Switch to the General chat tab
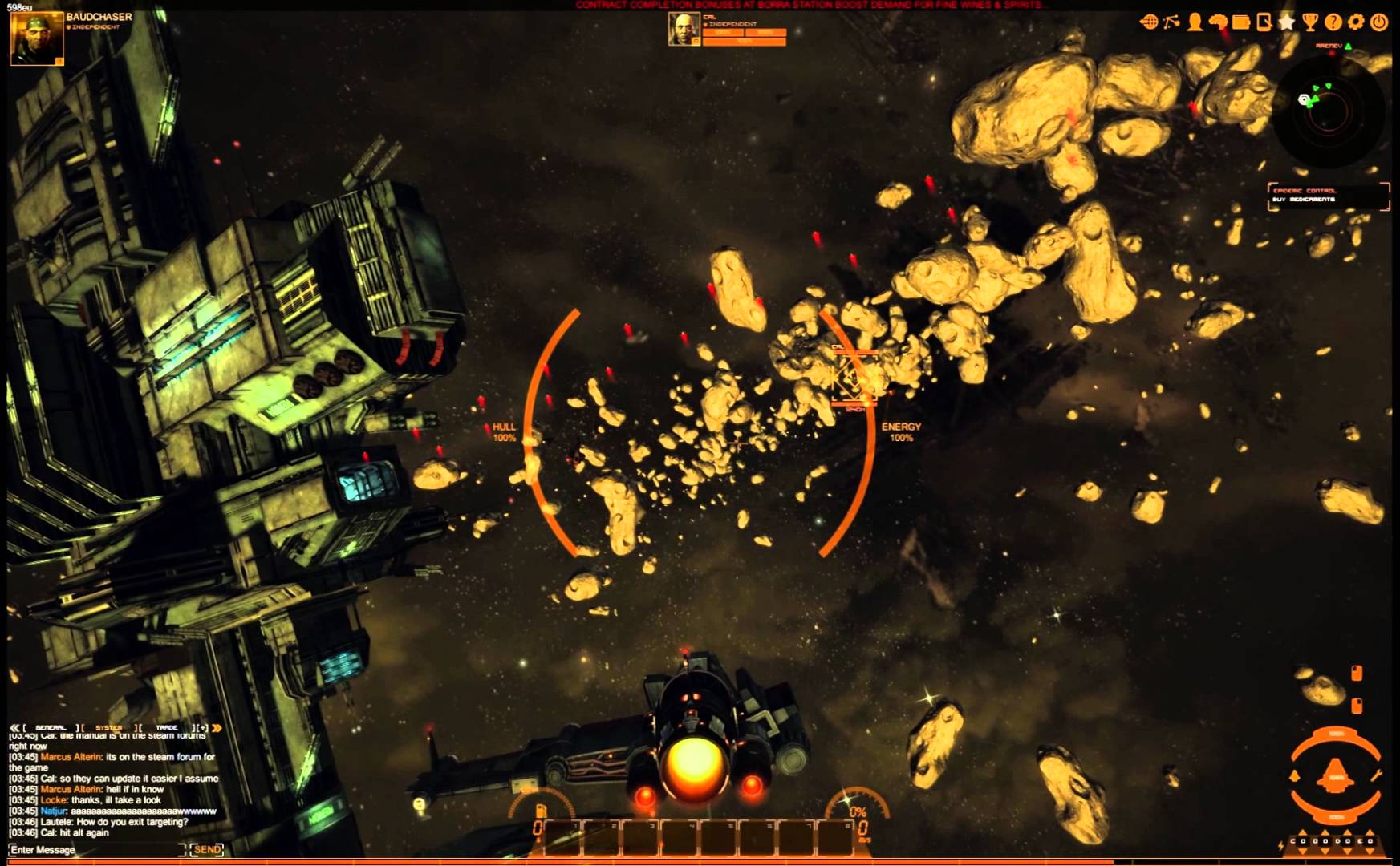 tap(51, 727)
